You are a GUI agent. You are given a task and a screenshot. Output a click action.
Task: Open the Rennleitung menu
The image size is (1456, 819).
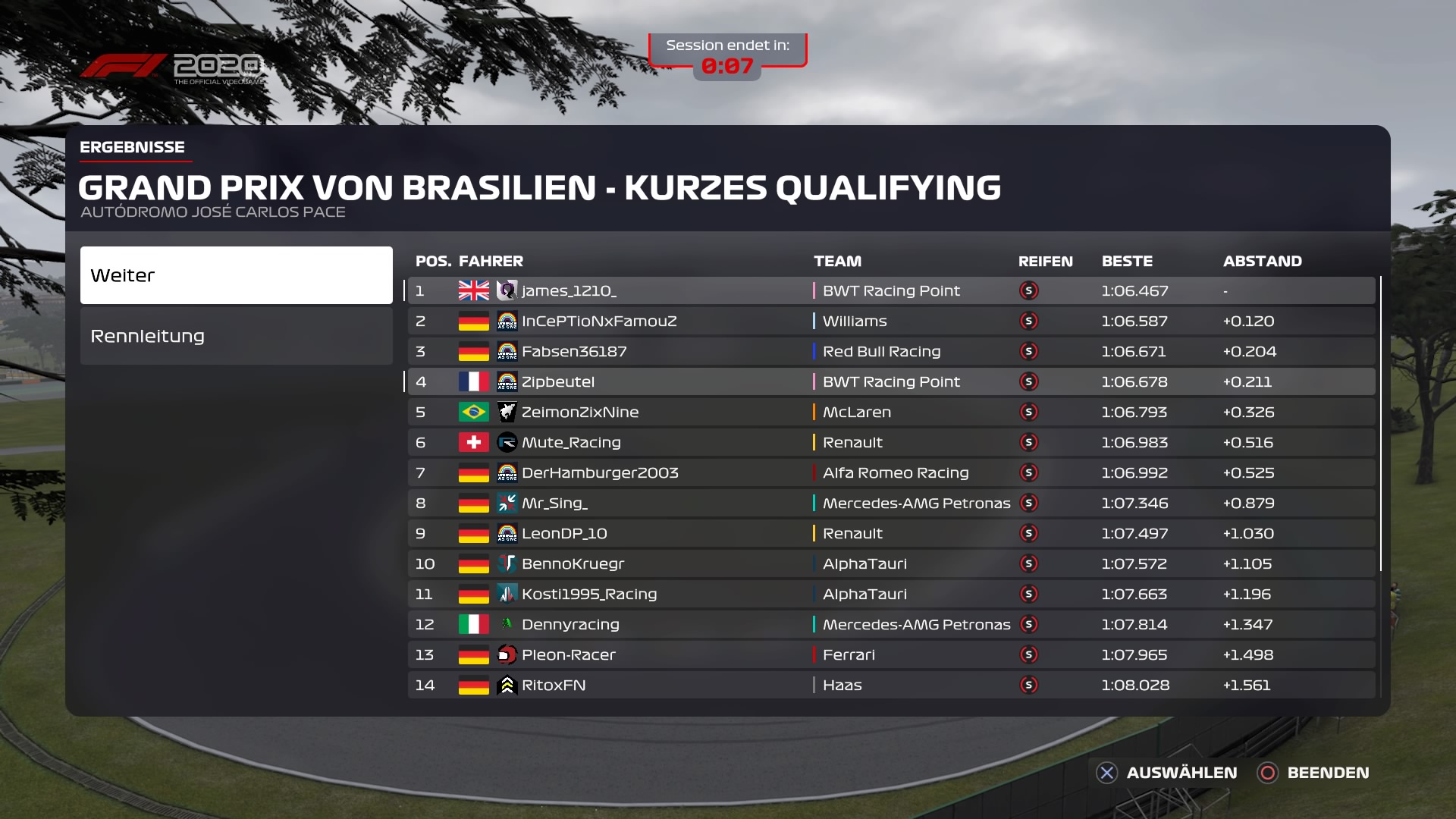pos(236,336)
